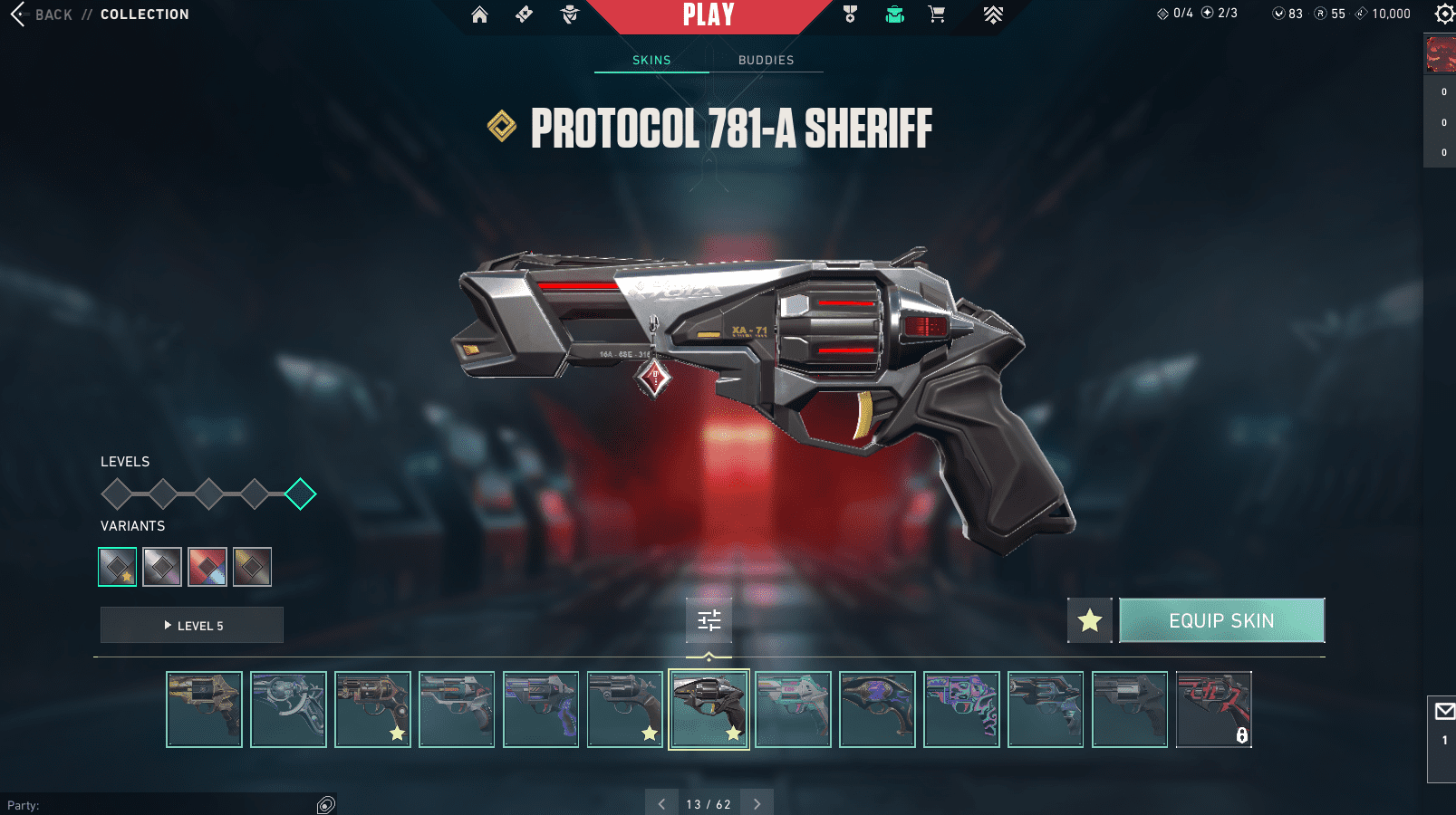
Task: Select the highlighted level five diamond
Action: click(300, 494)
